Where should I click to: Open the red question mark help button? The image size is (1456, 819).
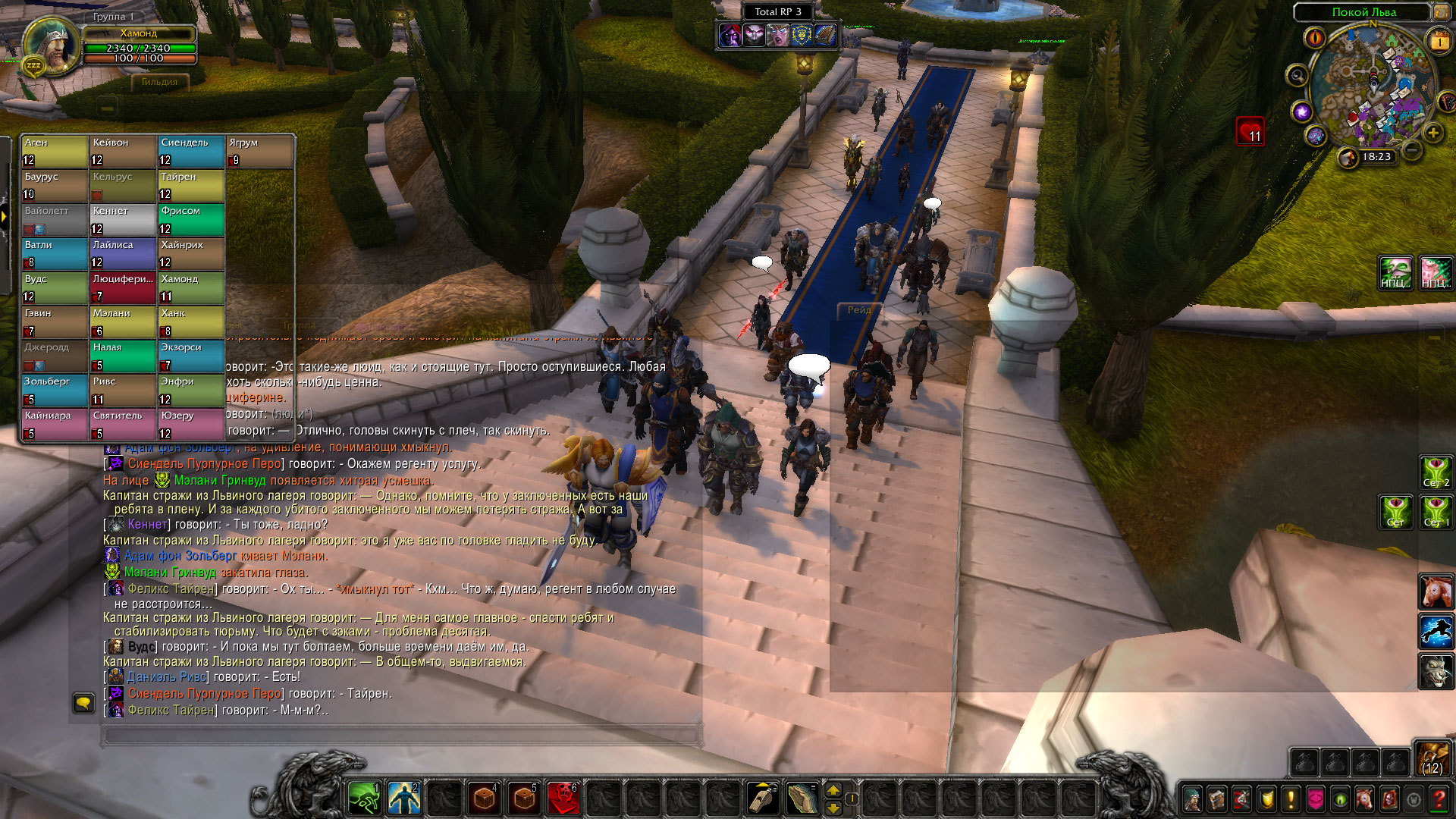[1438, 799]
